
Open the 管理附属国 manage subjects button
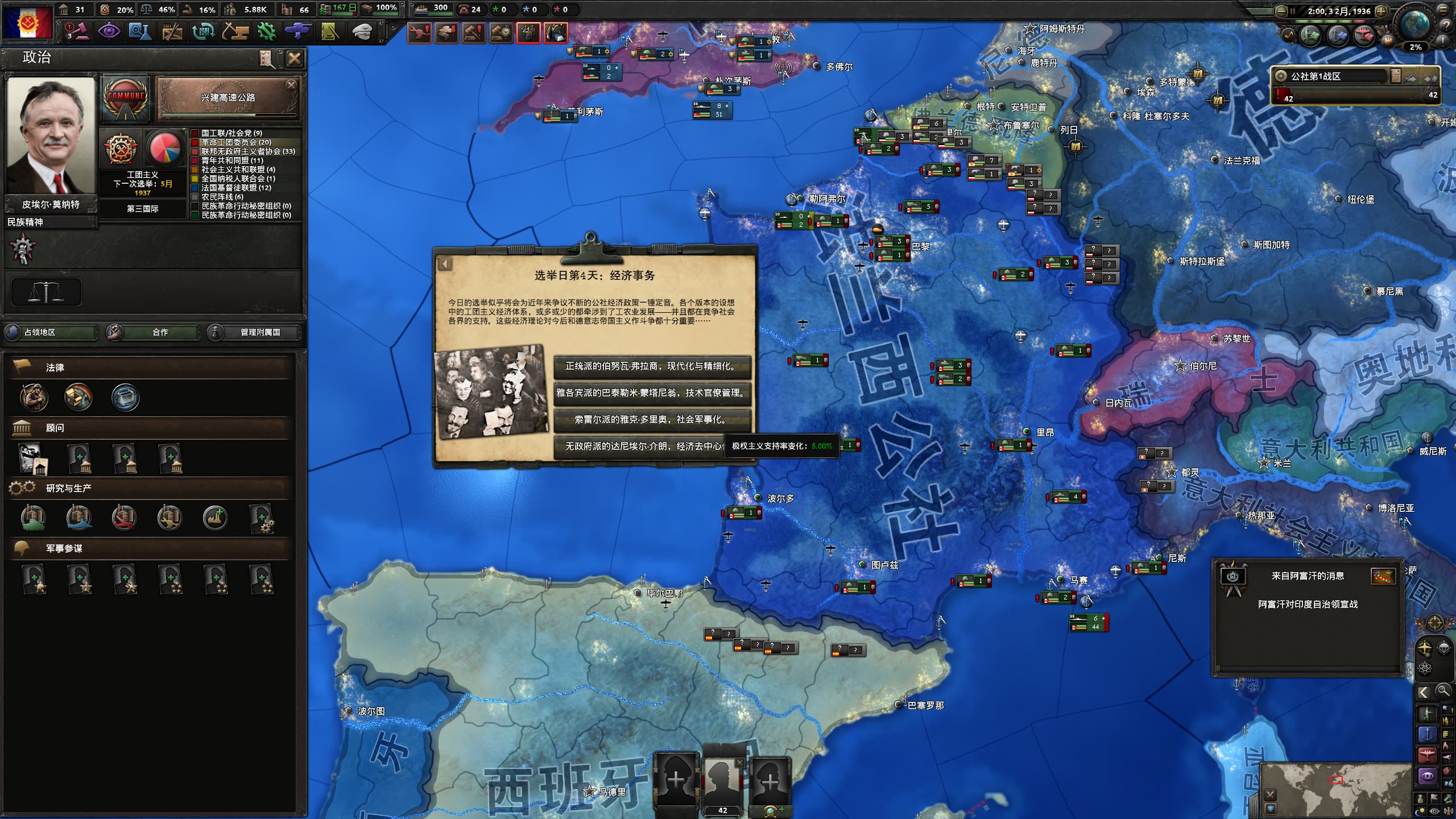pos(254,332)
